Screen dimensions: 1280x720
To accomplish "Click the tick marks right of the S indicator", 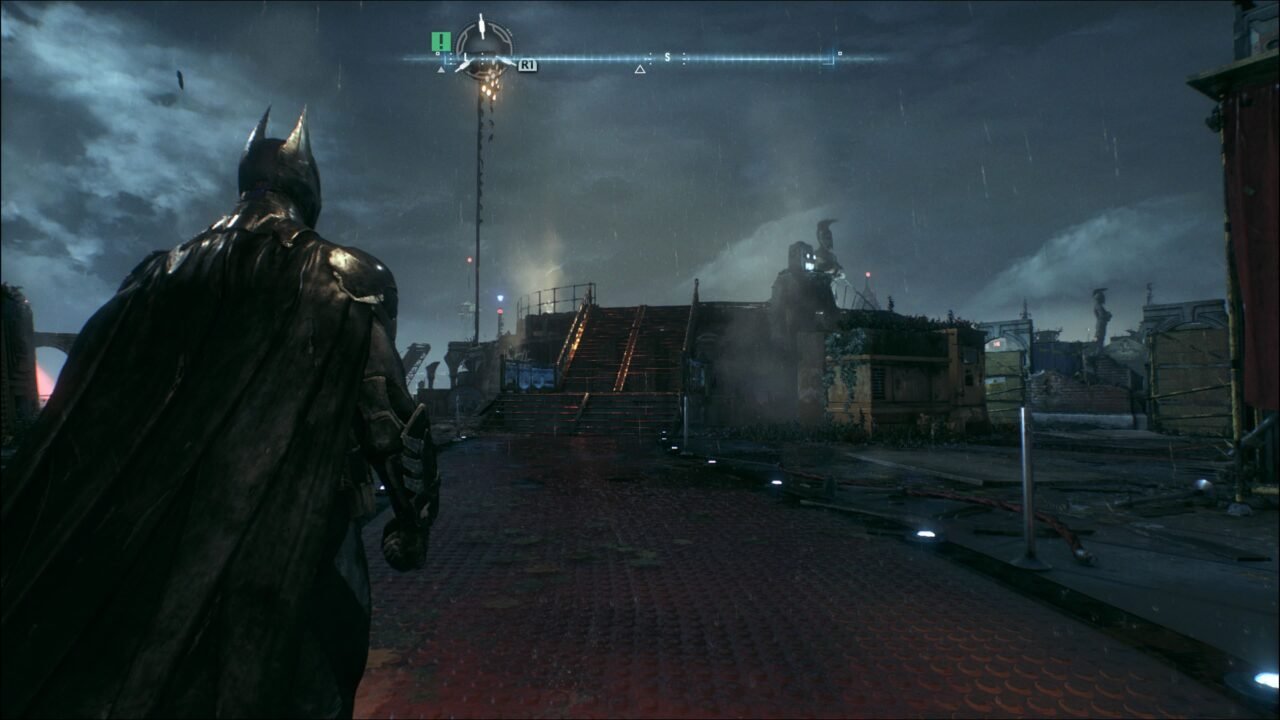I will click(x=685, y=57).
